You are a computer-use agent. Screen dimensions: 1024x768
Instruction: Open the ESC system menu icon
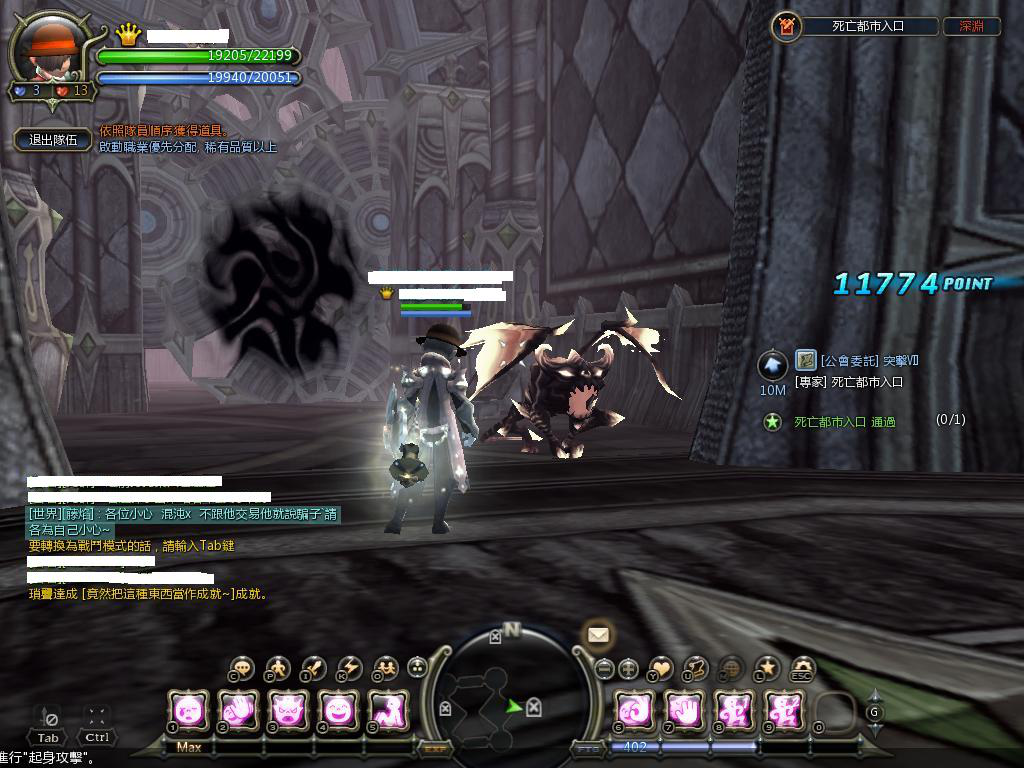tap(802, 667)
